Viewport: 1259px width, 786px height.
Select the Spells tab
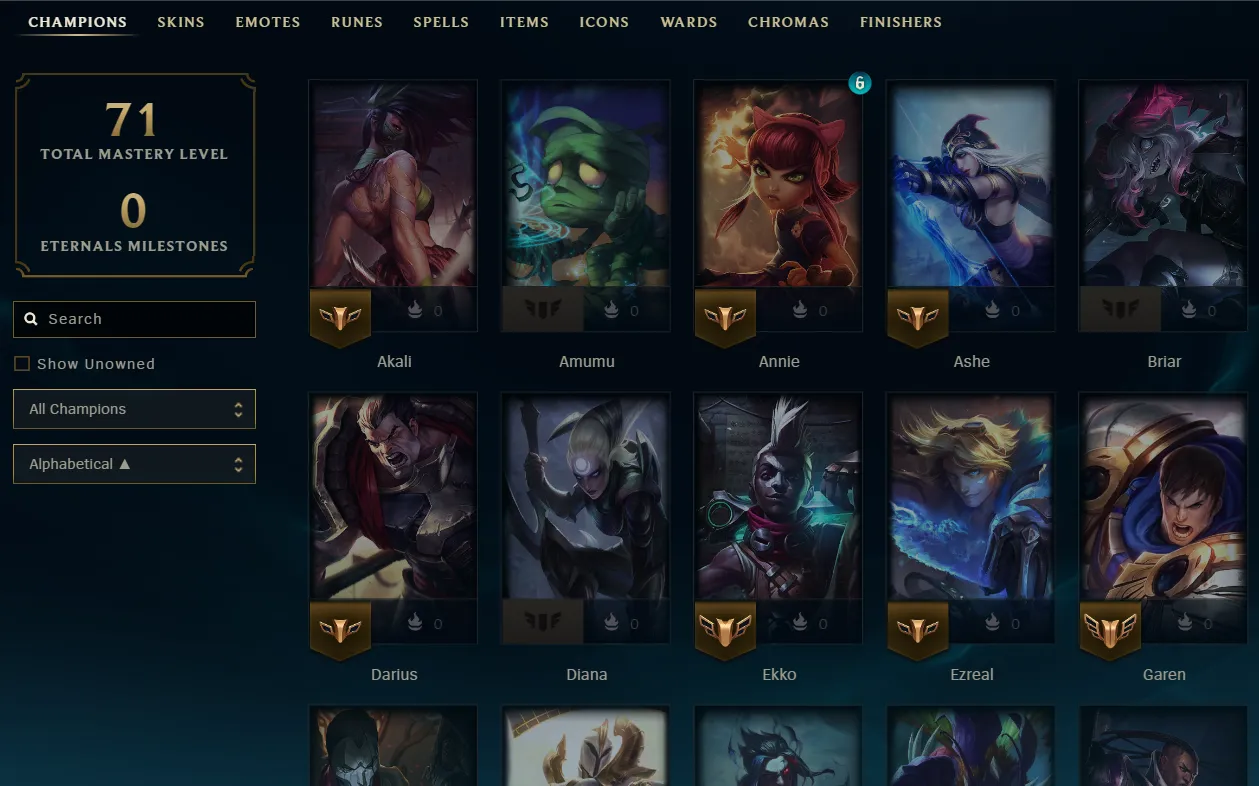(x=441, y=22)
